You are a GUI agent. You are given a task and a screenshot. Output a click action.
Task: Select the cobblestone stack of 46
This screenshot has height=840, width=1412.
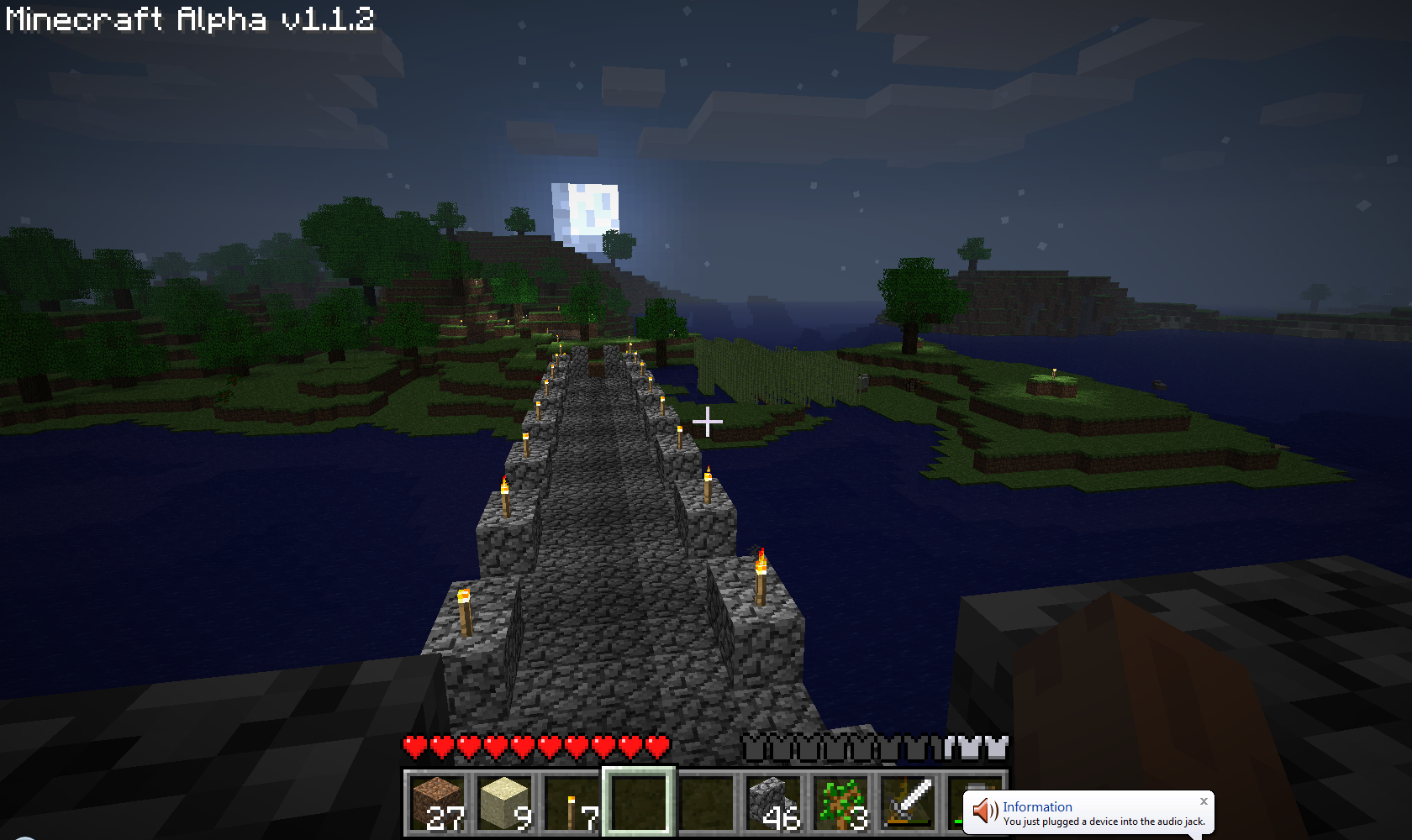774,803
